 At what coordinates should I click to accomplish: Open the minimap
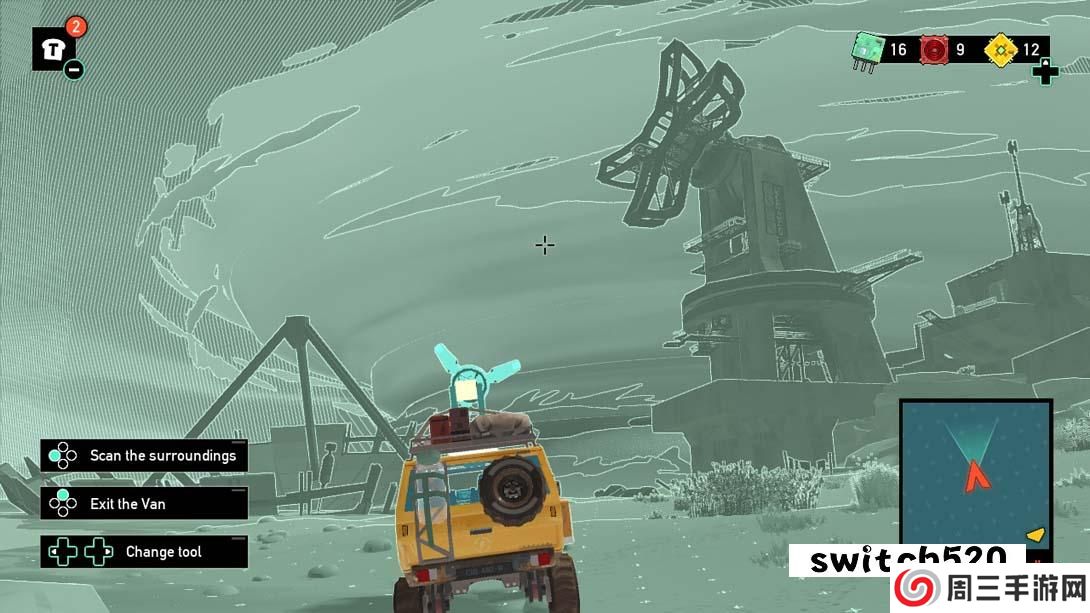[975, 470]
